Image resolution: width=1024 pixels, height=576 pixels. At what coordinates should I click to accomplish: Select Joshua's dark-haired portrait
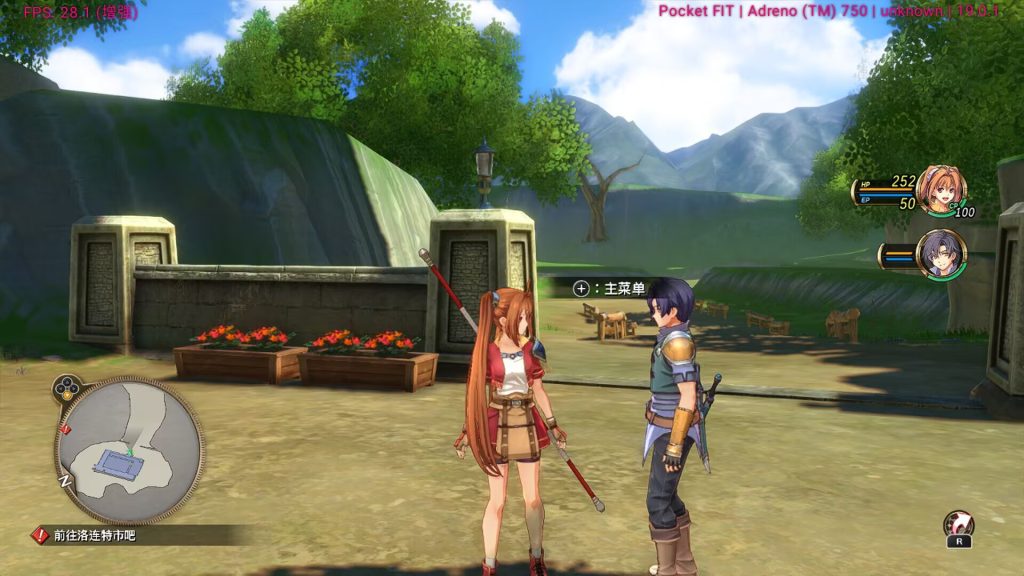click(x=941, y=255)
